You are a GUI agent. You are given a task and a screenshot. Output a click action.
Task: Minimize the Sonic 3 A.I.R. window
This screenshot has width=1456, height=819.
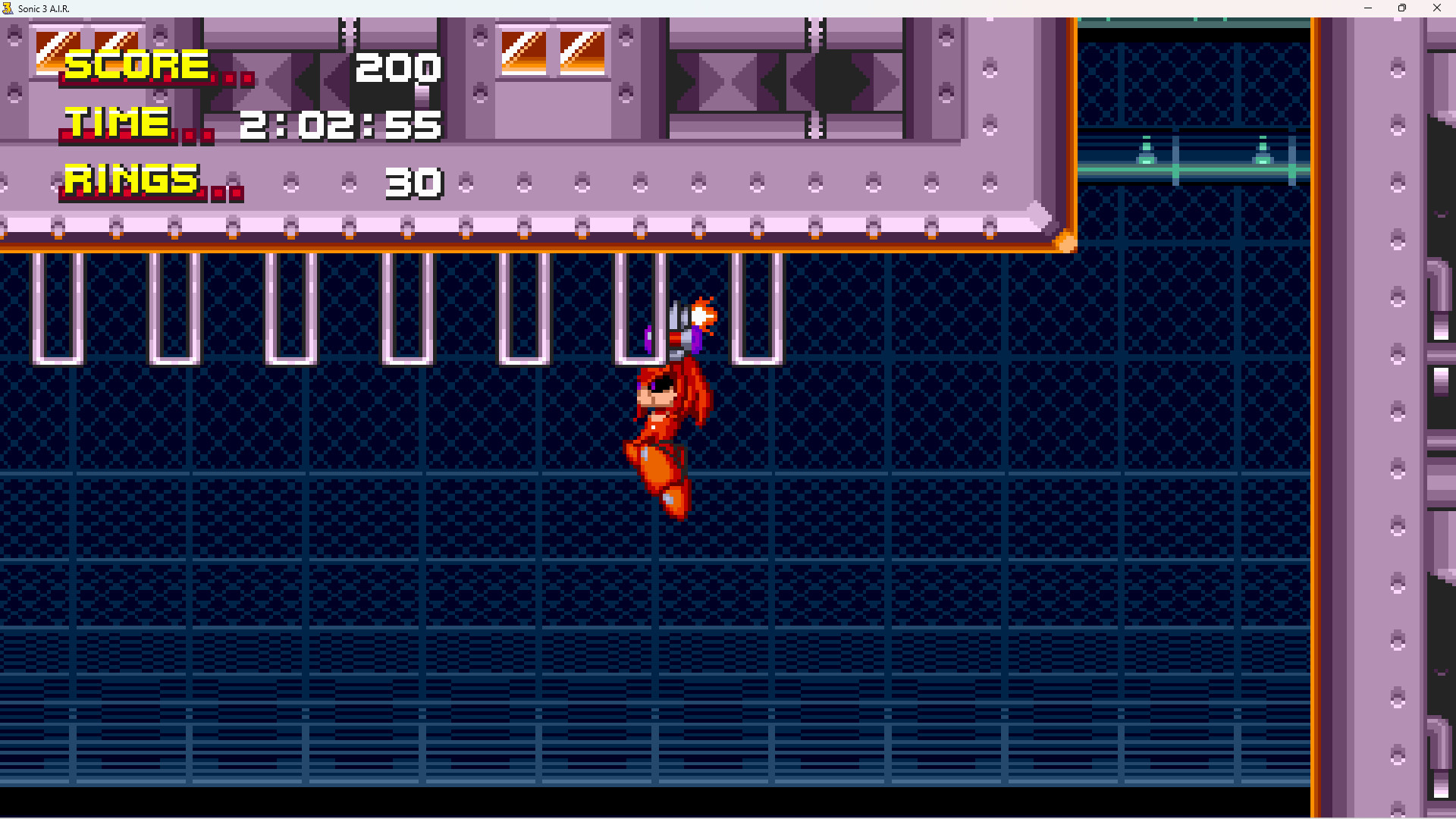pos(1367,8)
